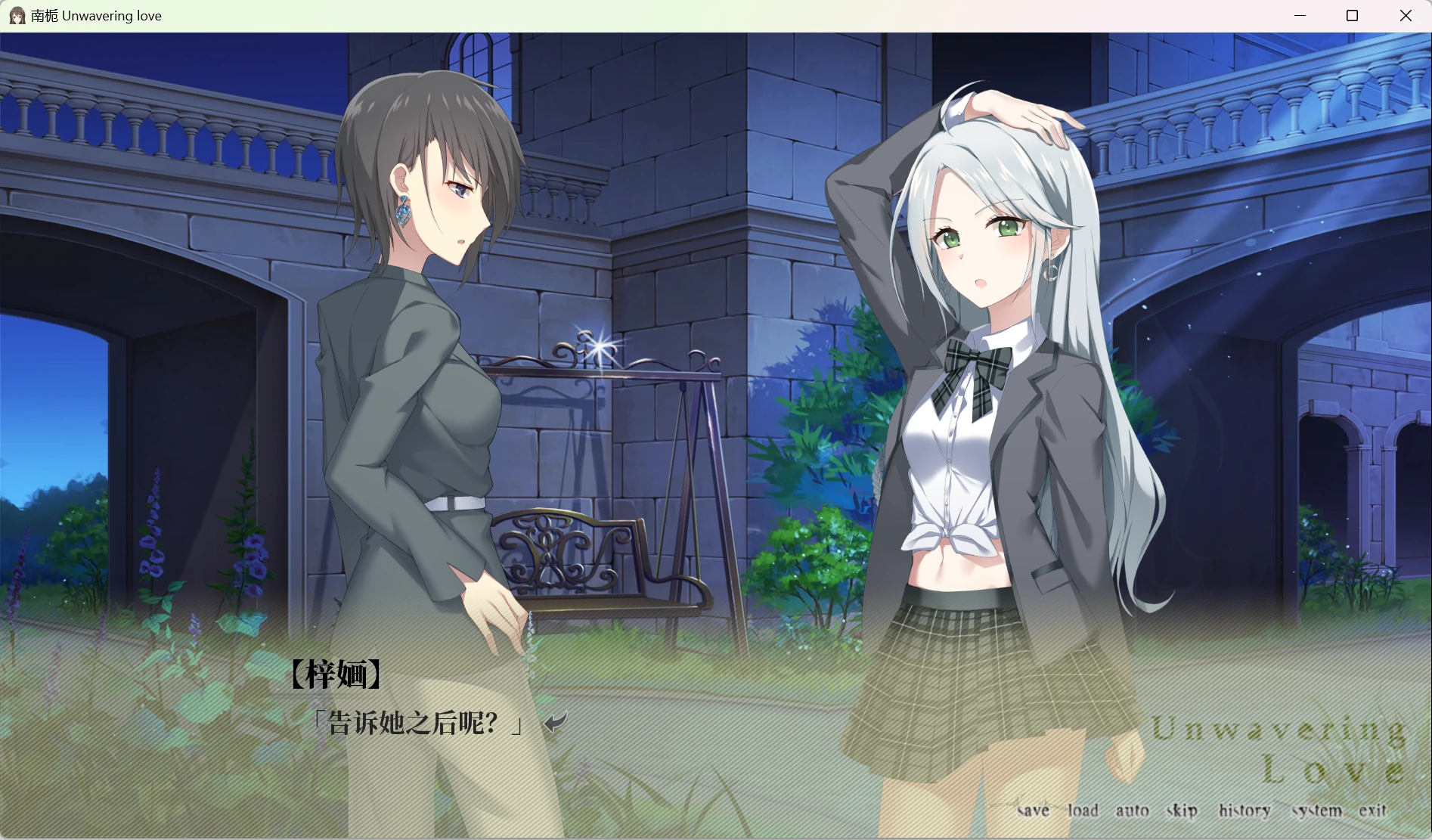The image size is (1432, 840).
Task: Maximize the game window
Action: pyautogui.click(x=1353, y=15)
